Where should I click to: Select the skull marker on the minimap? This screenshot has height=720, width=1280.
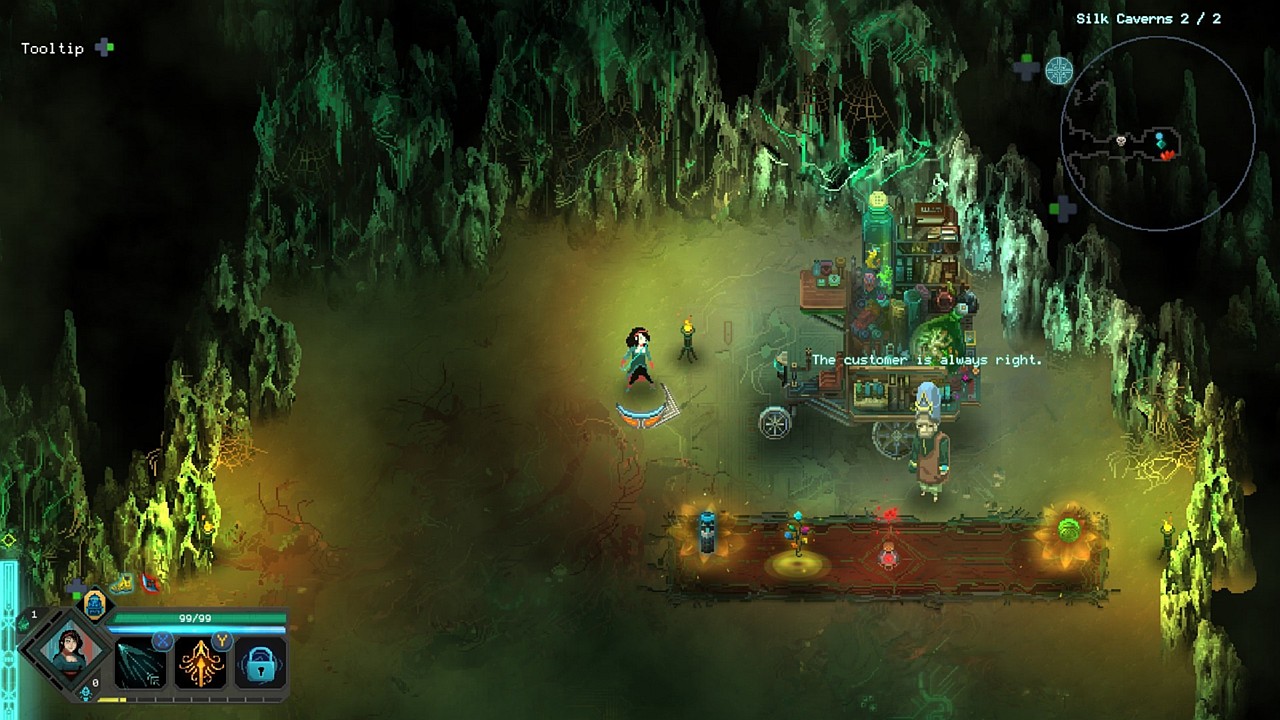point(1122,141)
